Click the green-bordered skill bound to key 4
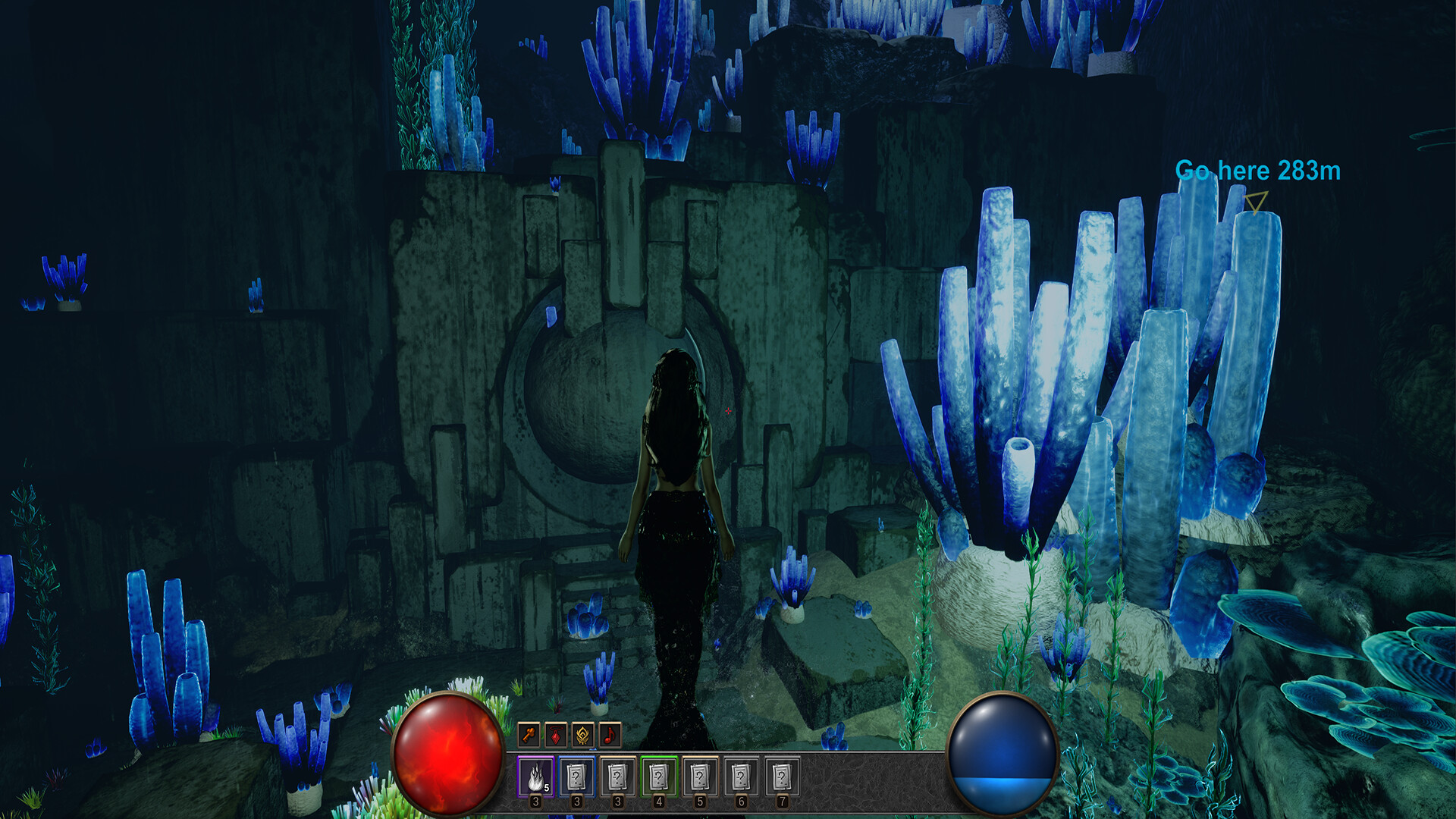This screenshot has height=819, width=1456. pyautogui.click(x=658, y=776)
